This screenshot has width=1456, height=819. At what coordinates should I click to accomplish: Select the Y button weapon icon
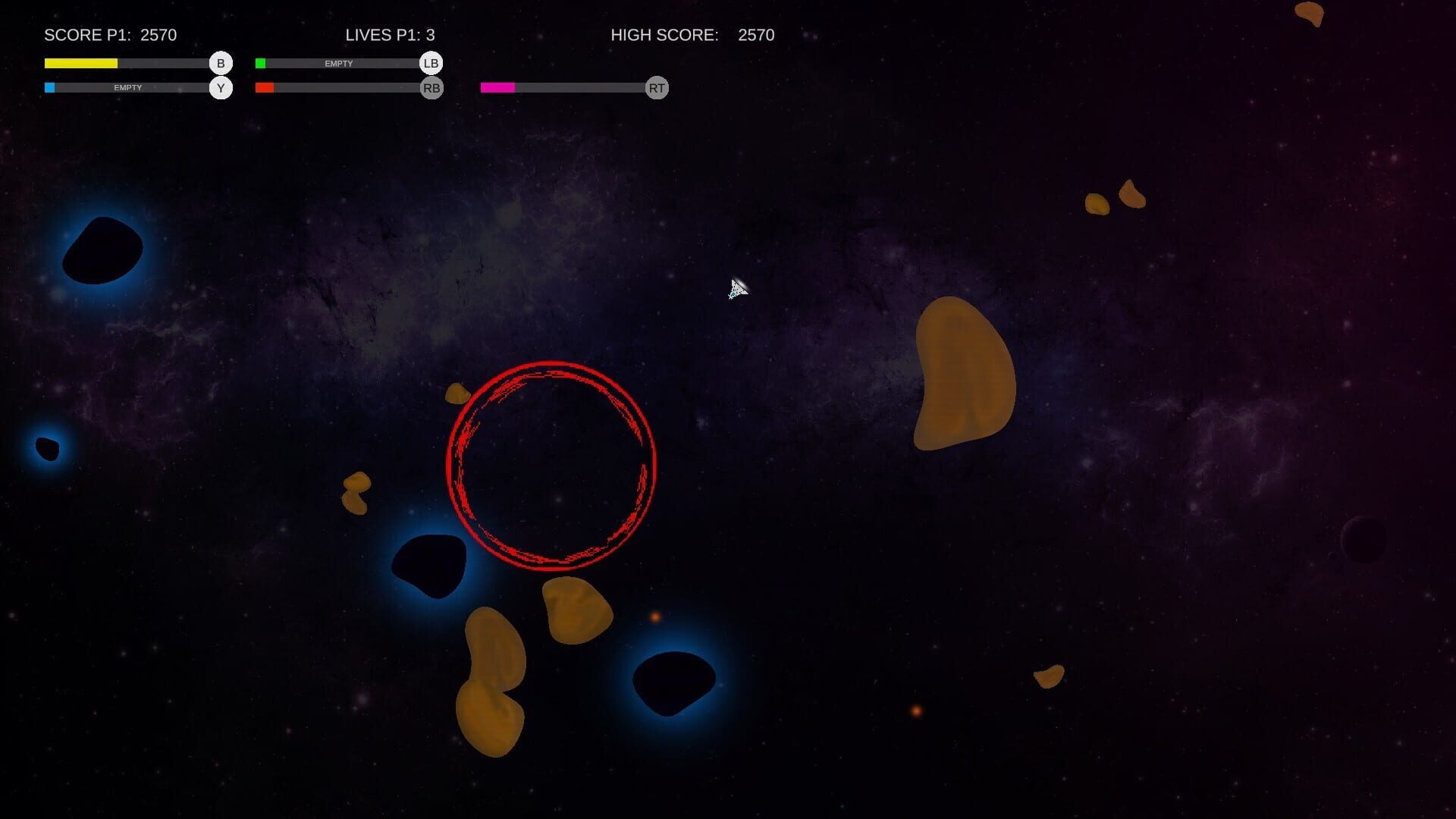(220, 88)
